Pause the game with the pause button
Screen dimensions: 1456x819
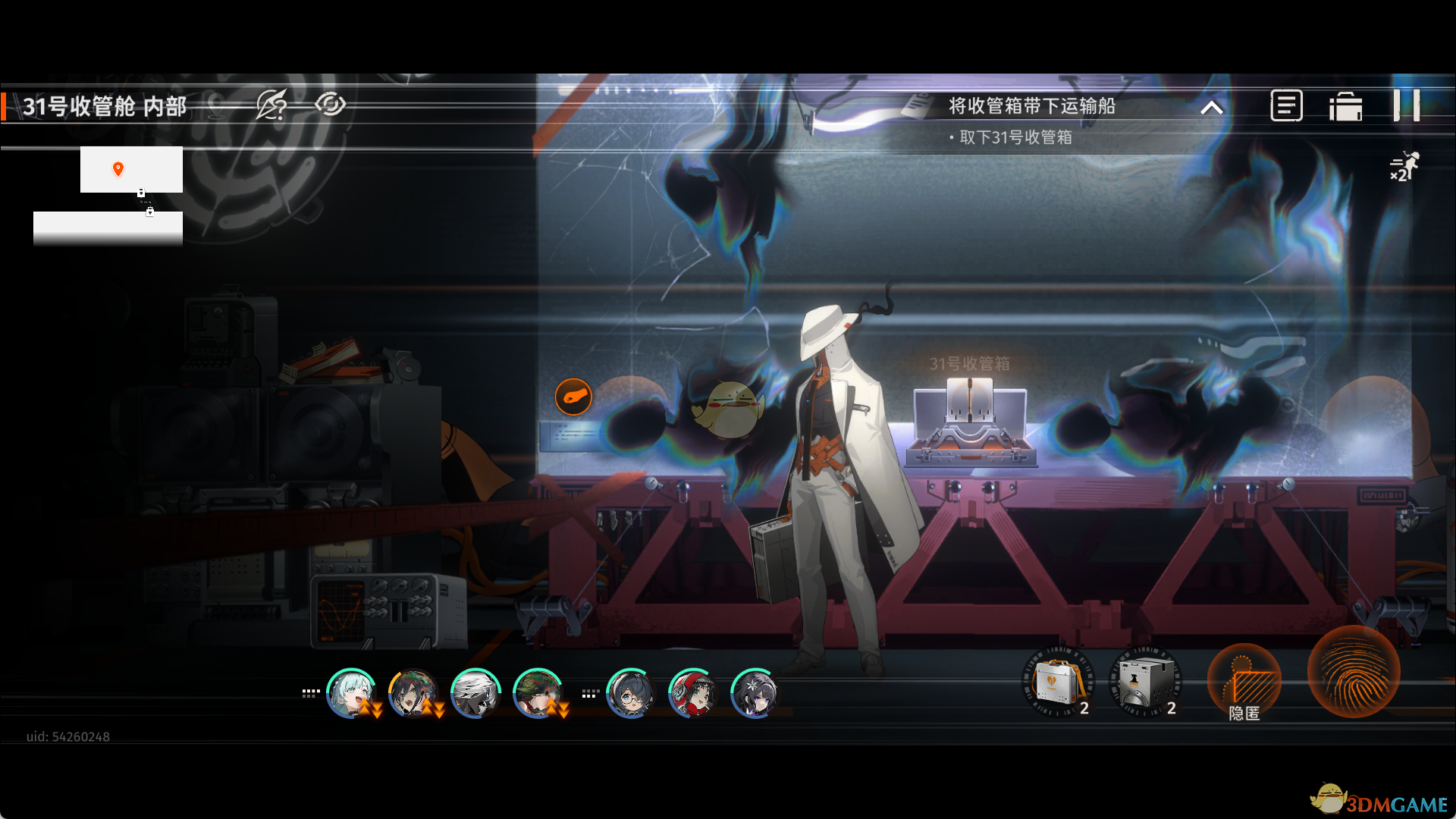[1407, 105]
